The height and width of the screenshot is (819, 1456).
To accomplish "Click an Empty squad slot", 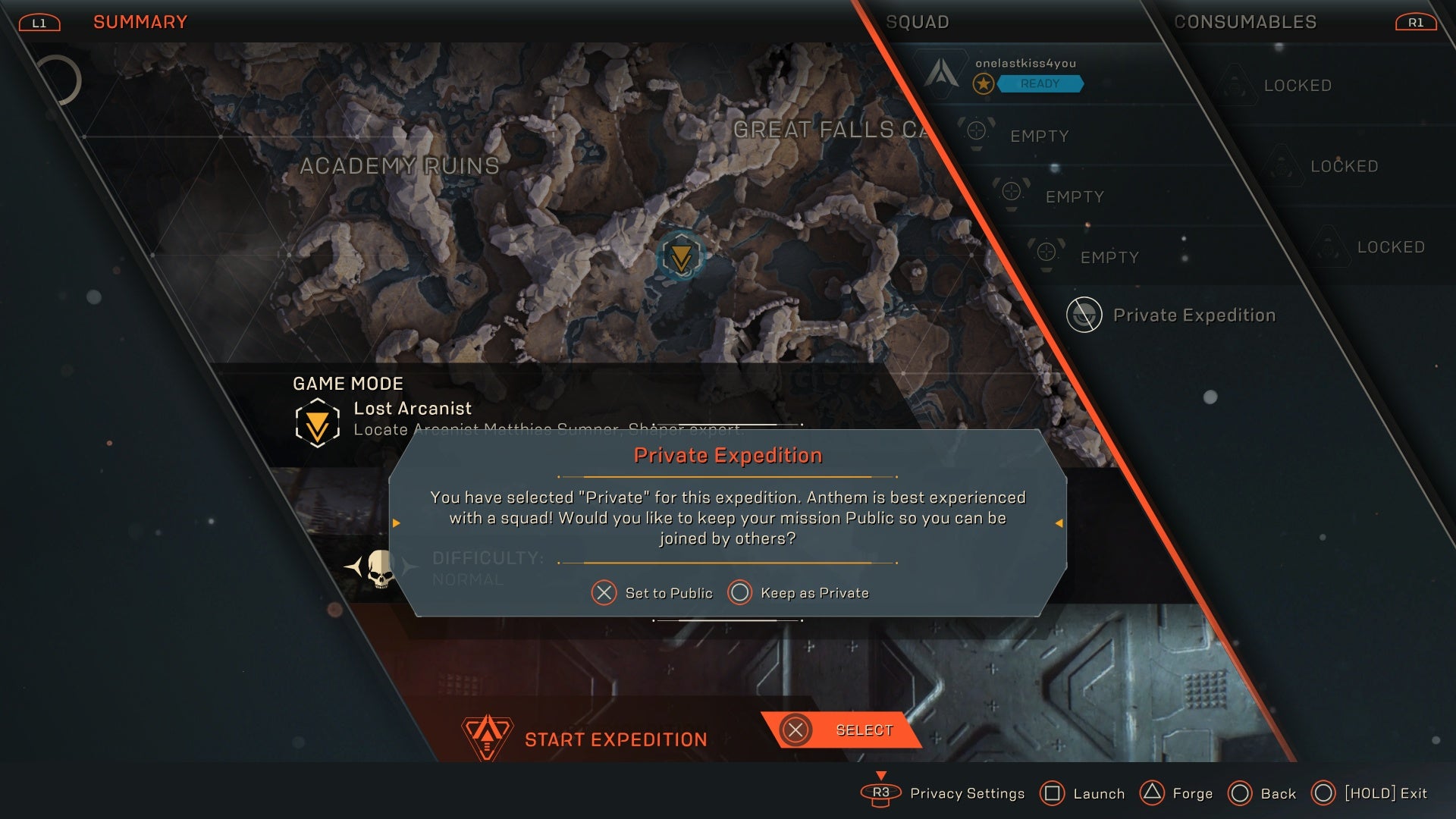I will (1040, 135).
